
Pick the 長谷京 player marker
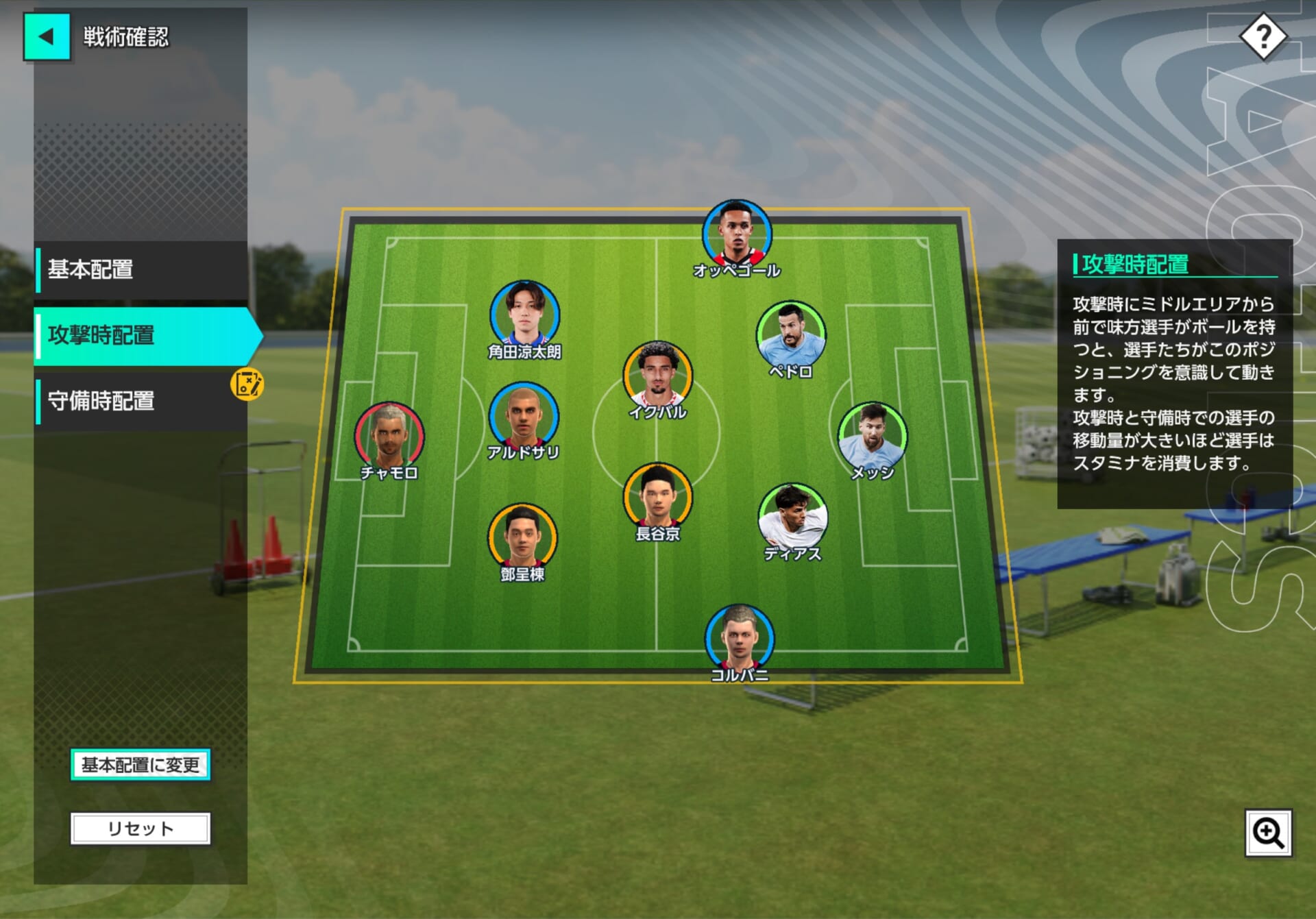click(x=657, y=498)
